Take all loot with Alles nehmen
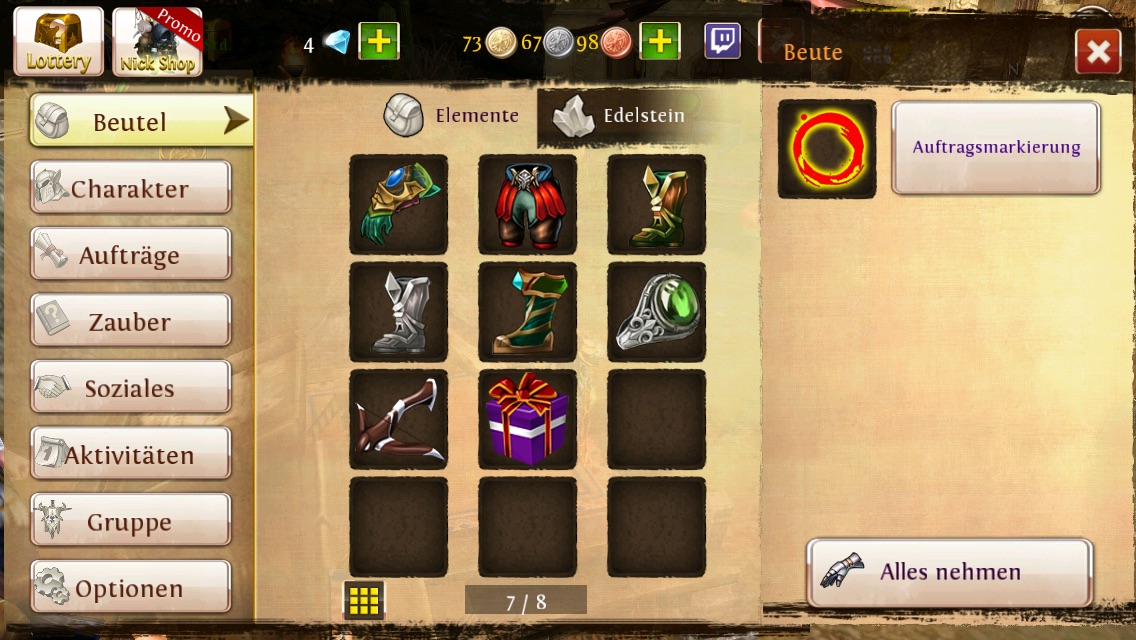 (949, 572)
